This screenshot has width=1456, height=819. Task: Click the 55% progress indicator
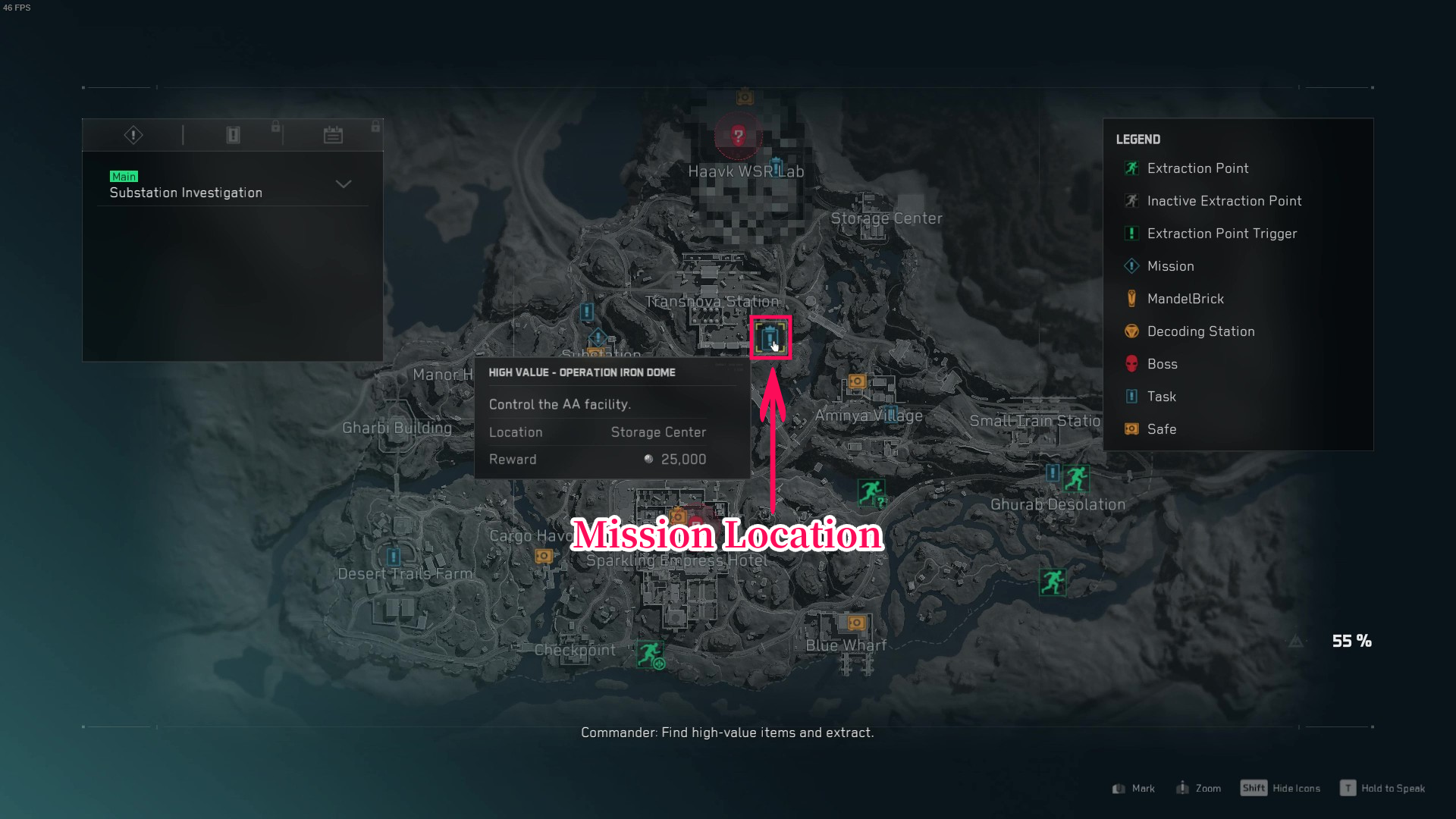[1351, 641]
